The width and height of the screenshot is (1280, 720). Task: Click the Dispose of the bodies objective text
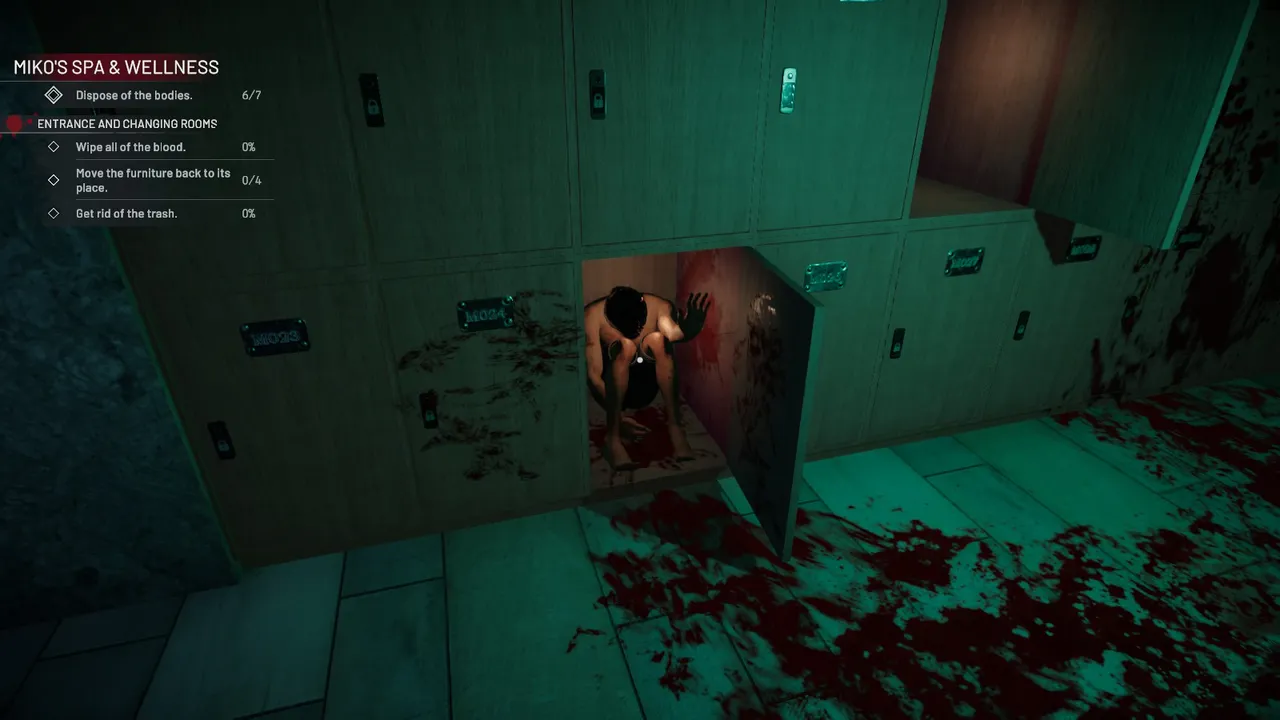coord(135,95)
